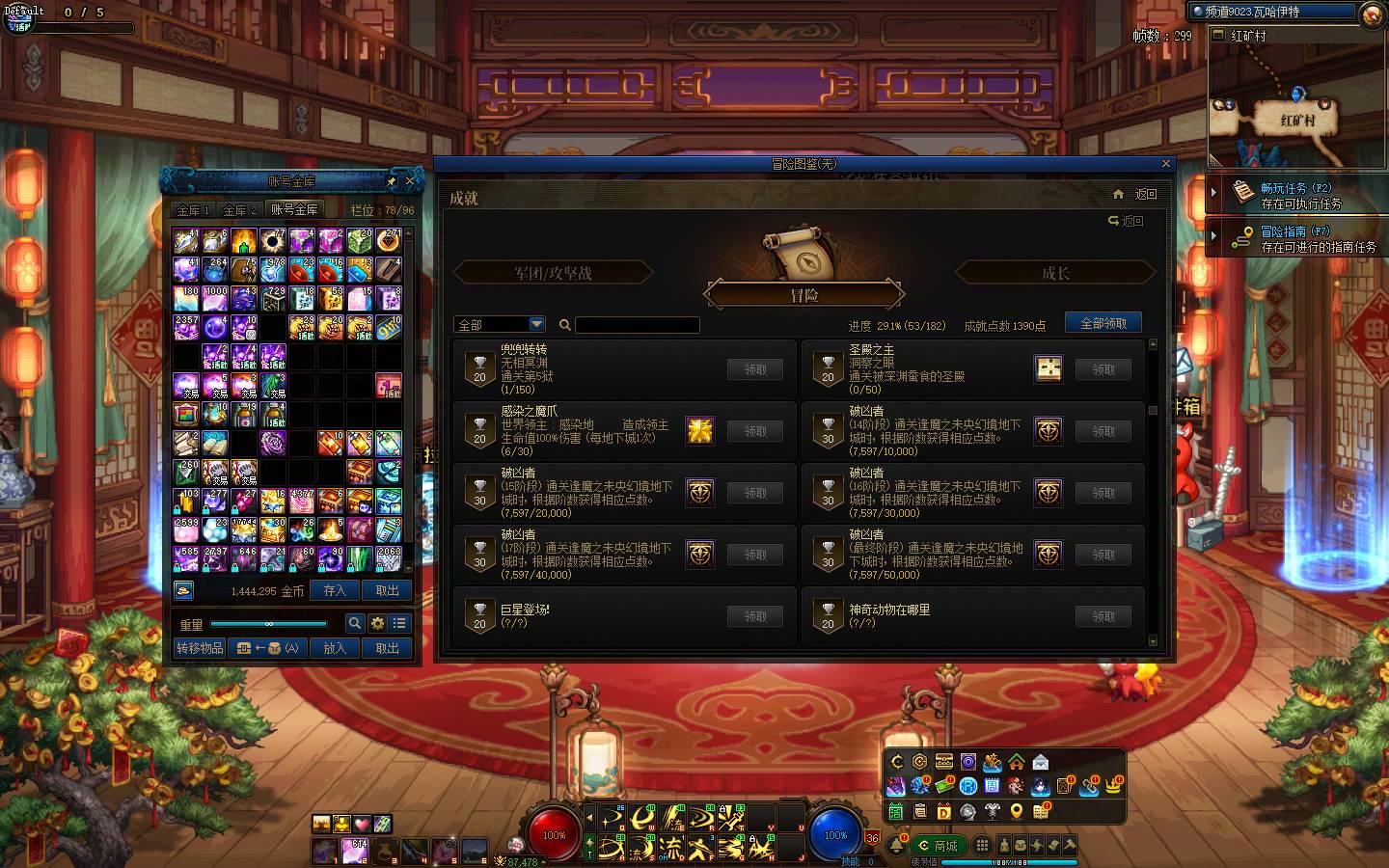1389x868 pixels.
Task: Deposit gold with the 存入 button
Action: click(334, 590)
